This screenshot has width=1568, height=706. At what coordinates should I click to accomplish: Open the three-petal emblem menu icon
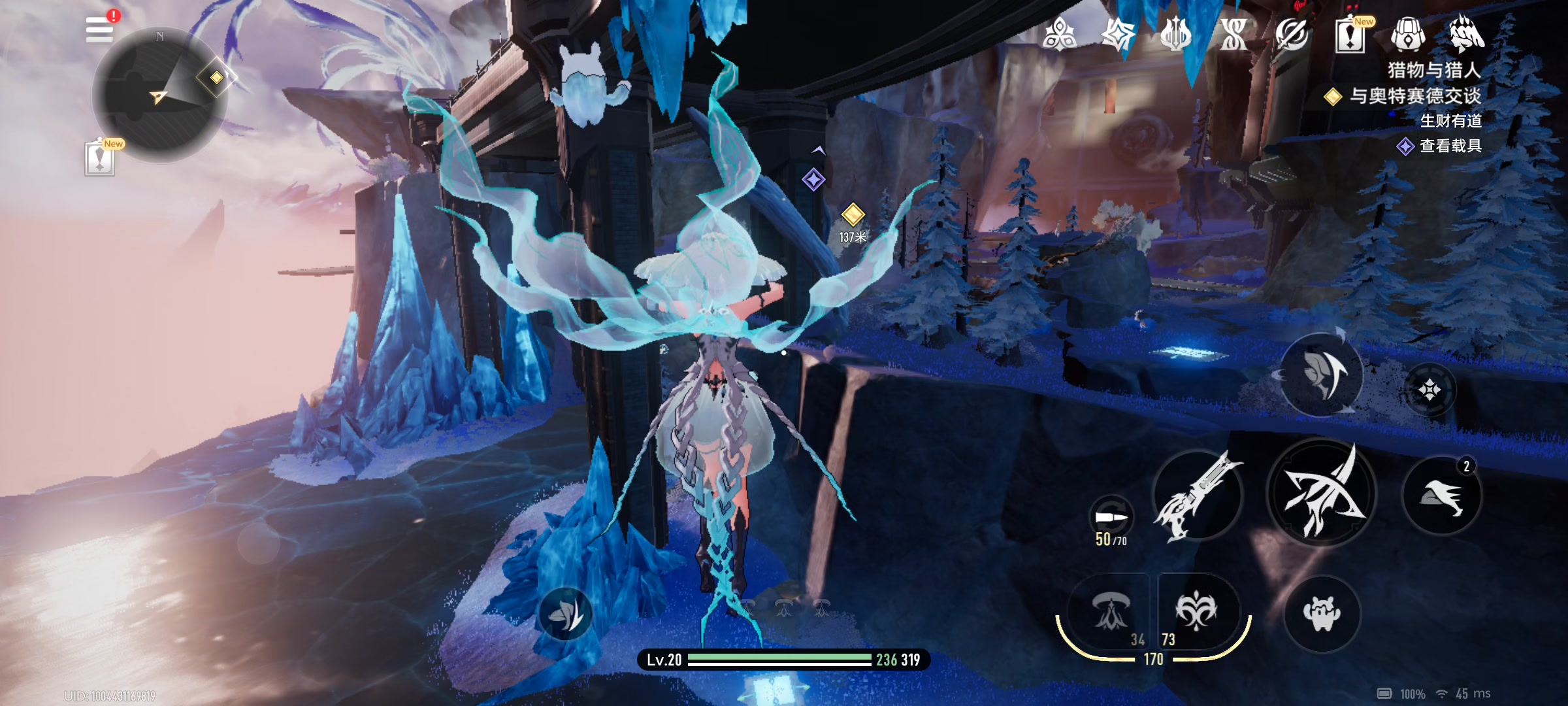[x=1059, y=35]
